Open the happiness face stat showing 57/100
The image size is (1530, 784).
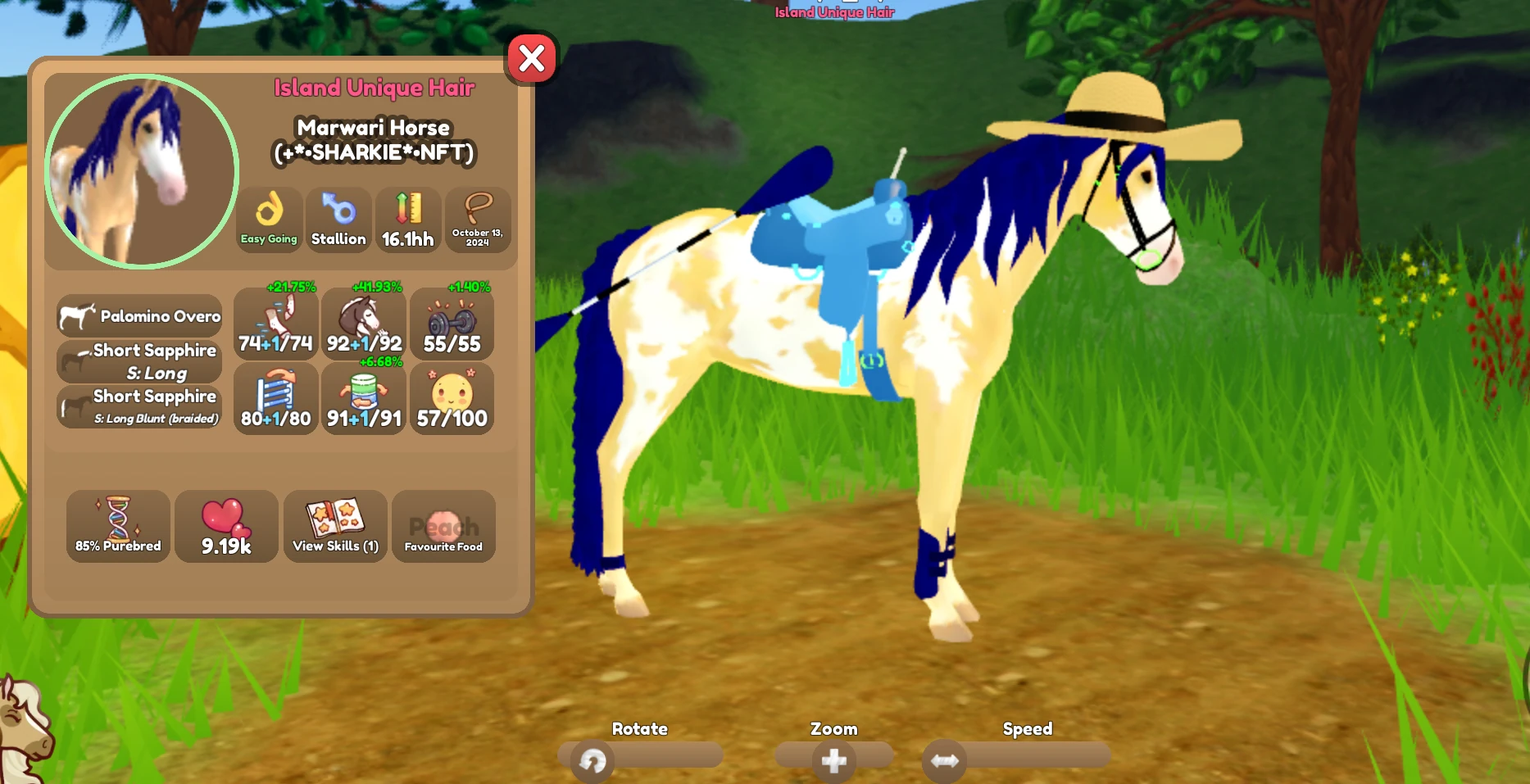coord(452,399)
